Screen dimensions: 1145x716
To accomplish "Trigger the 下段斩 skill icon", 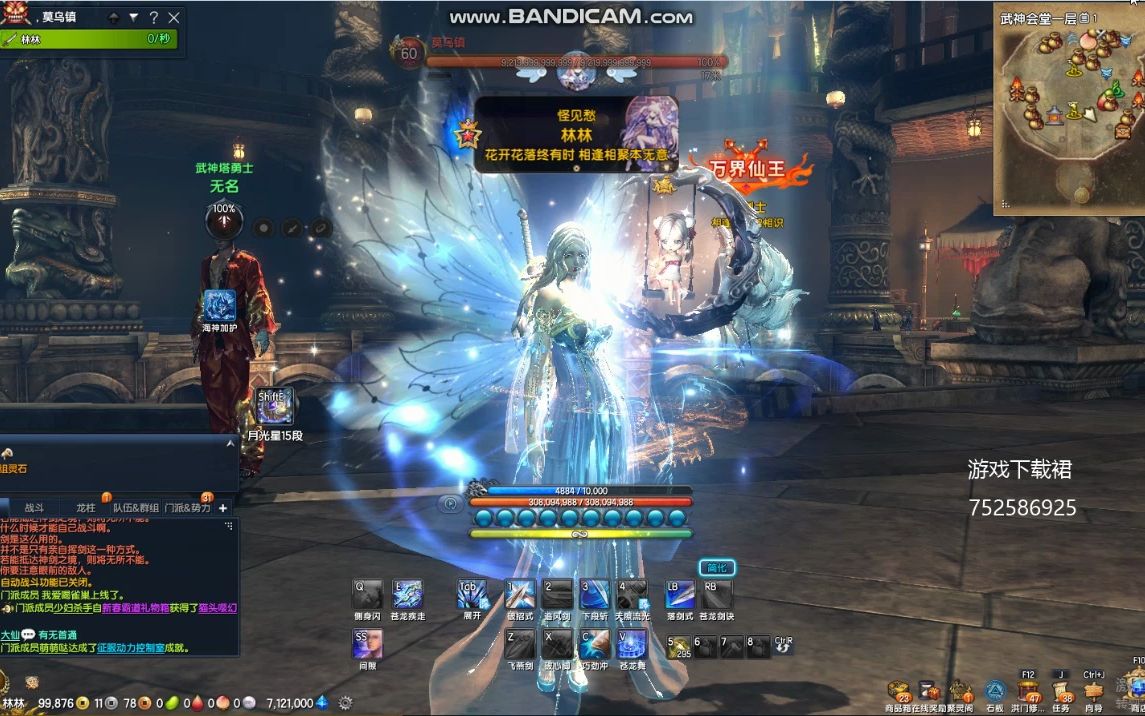I will 594,595.
